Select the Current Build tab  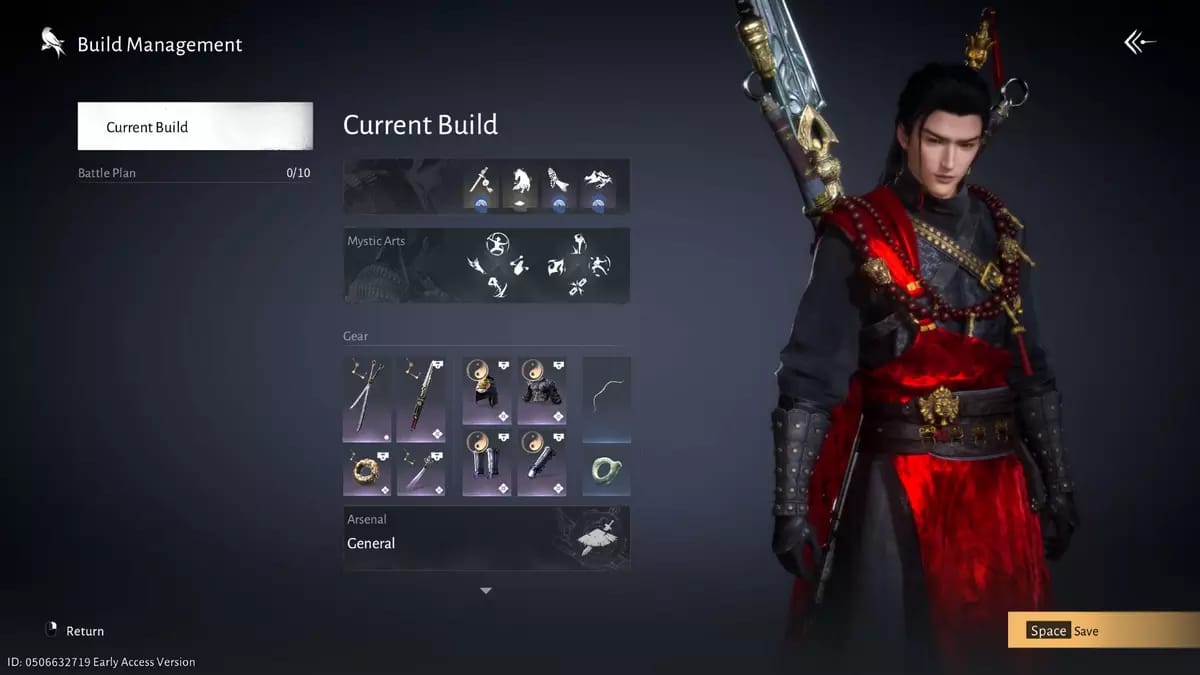click(x=195, y=127)
